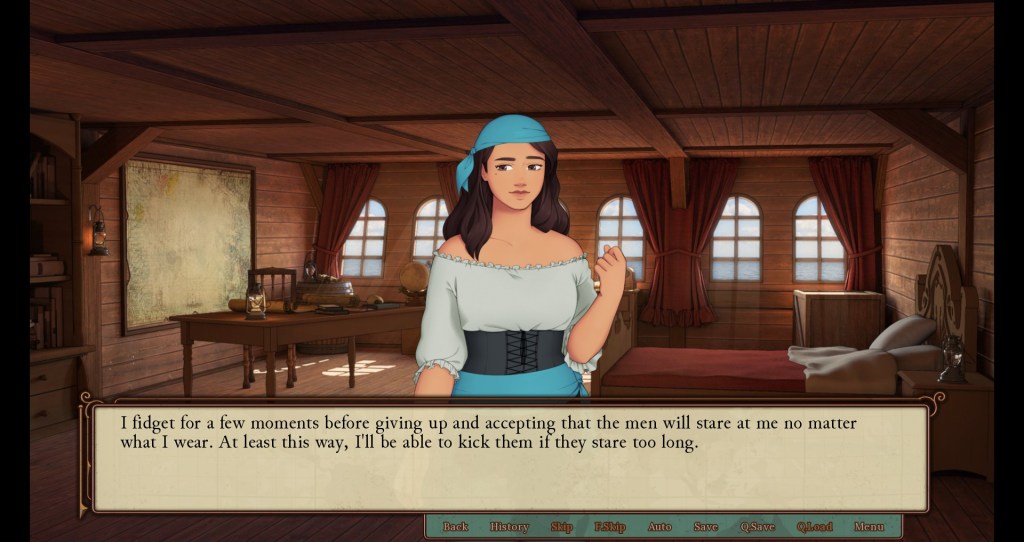Open the dialogue History log

509,527
